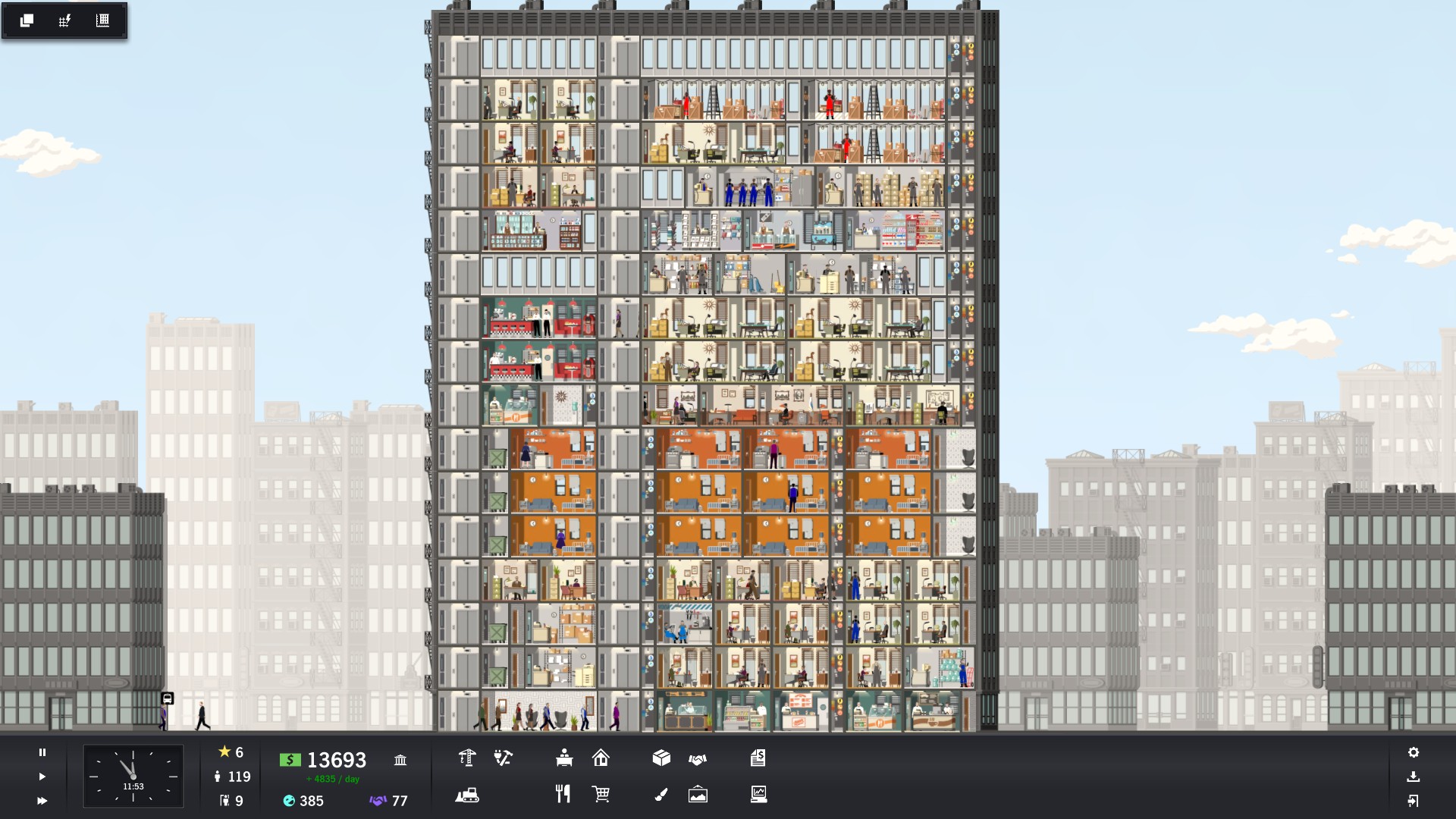This screenshot has height=819, width=1456.
Task: Open the house apartments category
Action: 601,758
